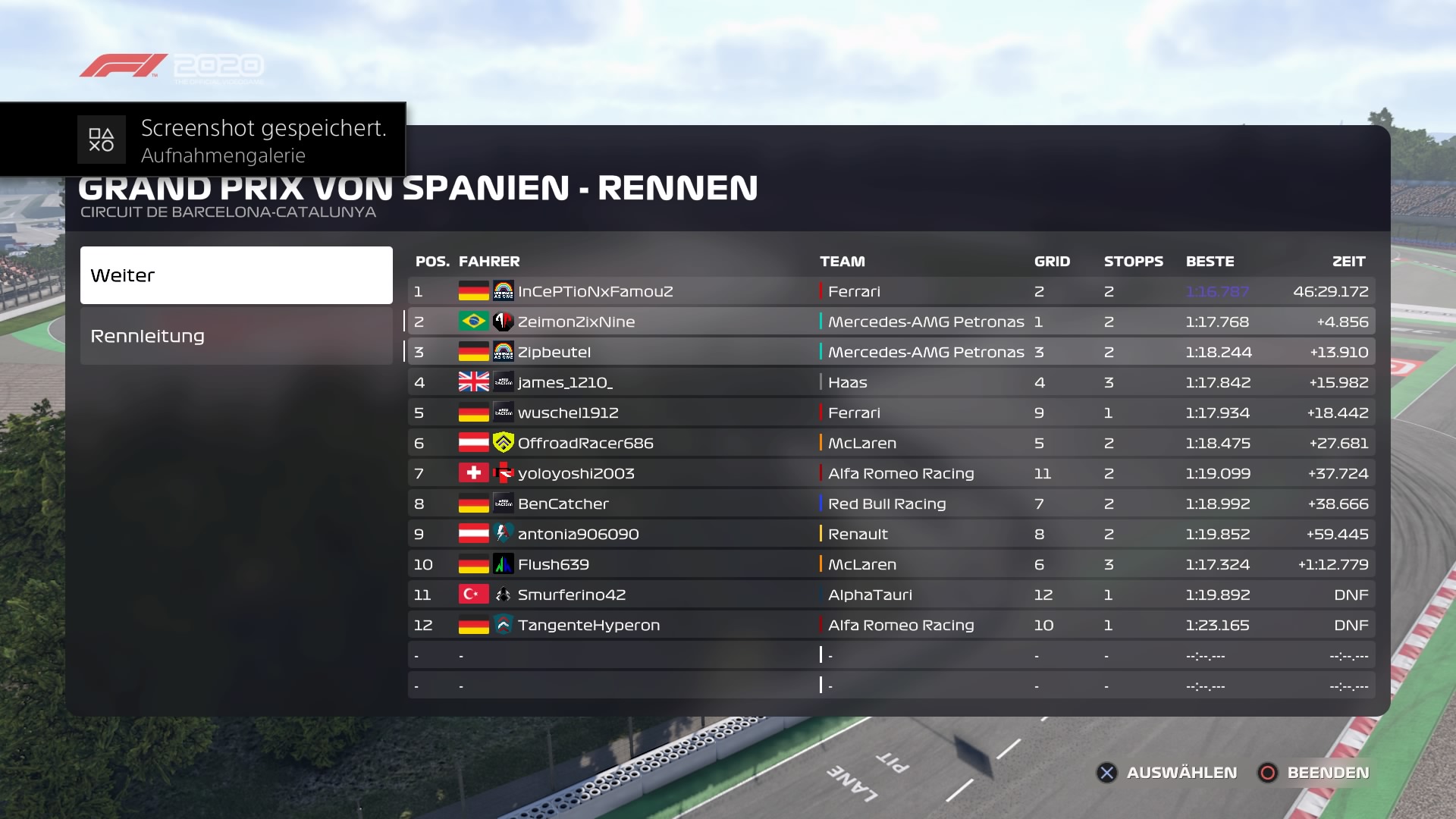Select the yoloyoshi2003 result row

coord(890,473)
